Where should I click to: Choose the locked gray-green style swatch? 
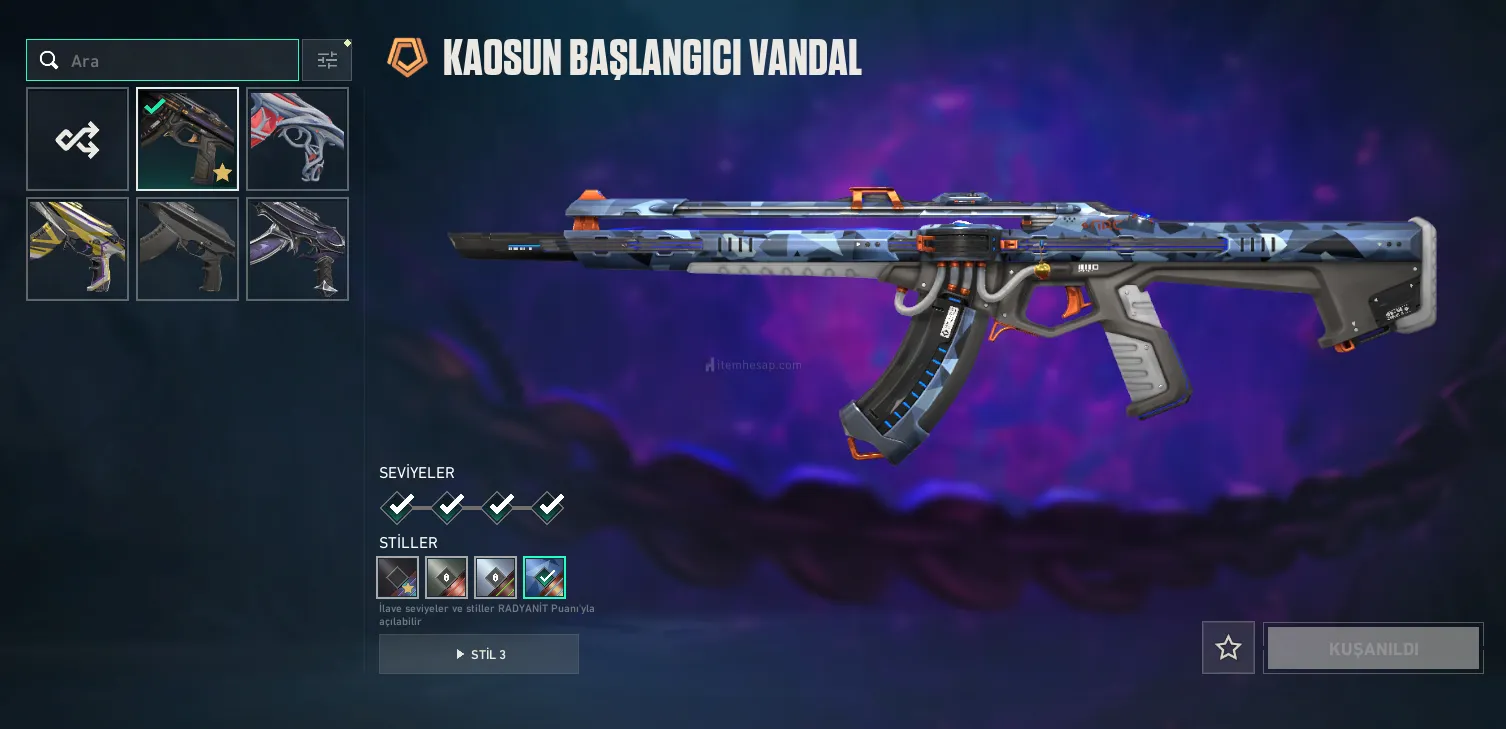[x=446, y=577]
